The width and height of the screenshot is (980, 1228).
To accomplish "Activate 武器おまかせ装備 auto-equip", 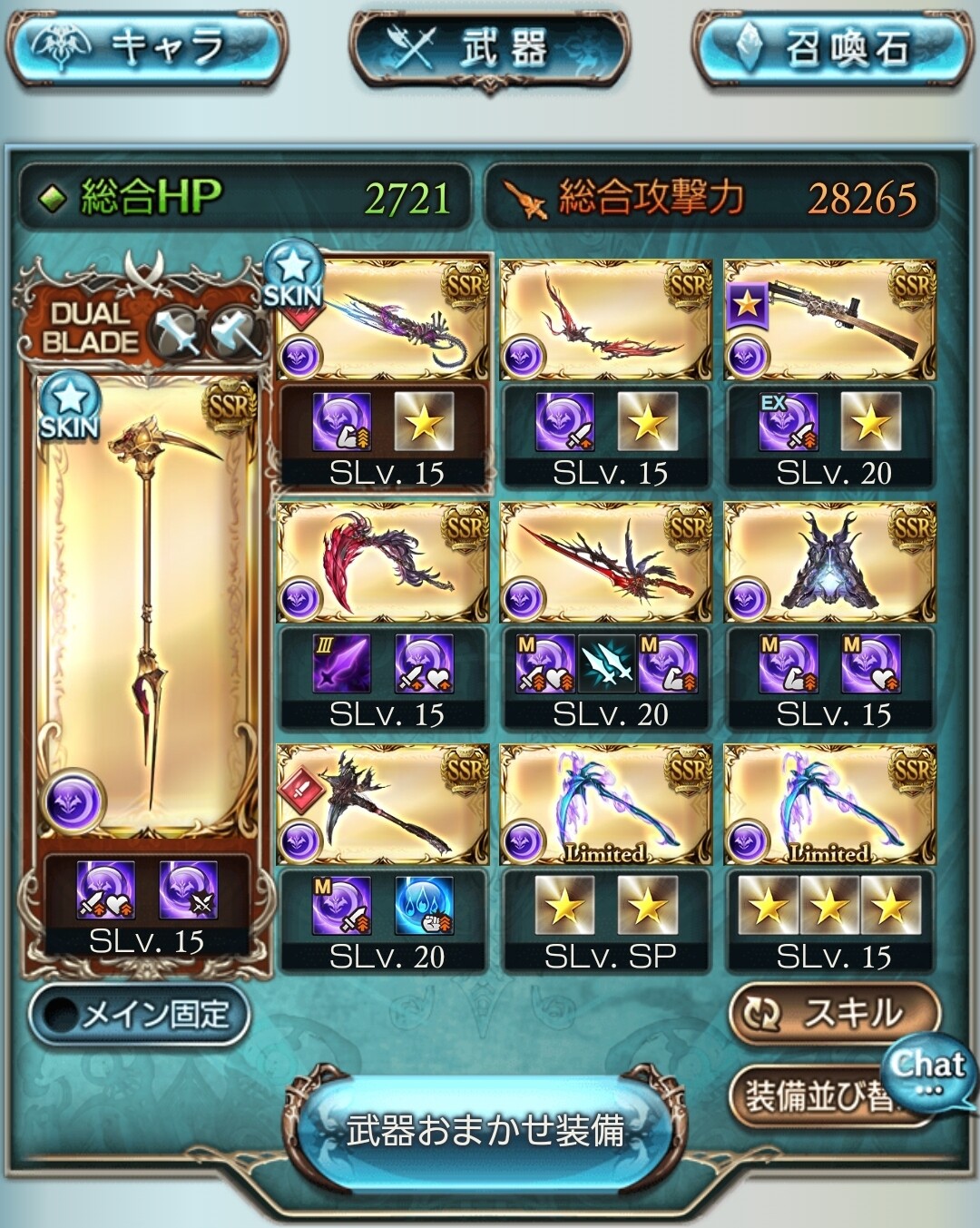I will pyautogui.click(x=487, y=1130).
